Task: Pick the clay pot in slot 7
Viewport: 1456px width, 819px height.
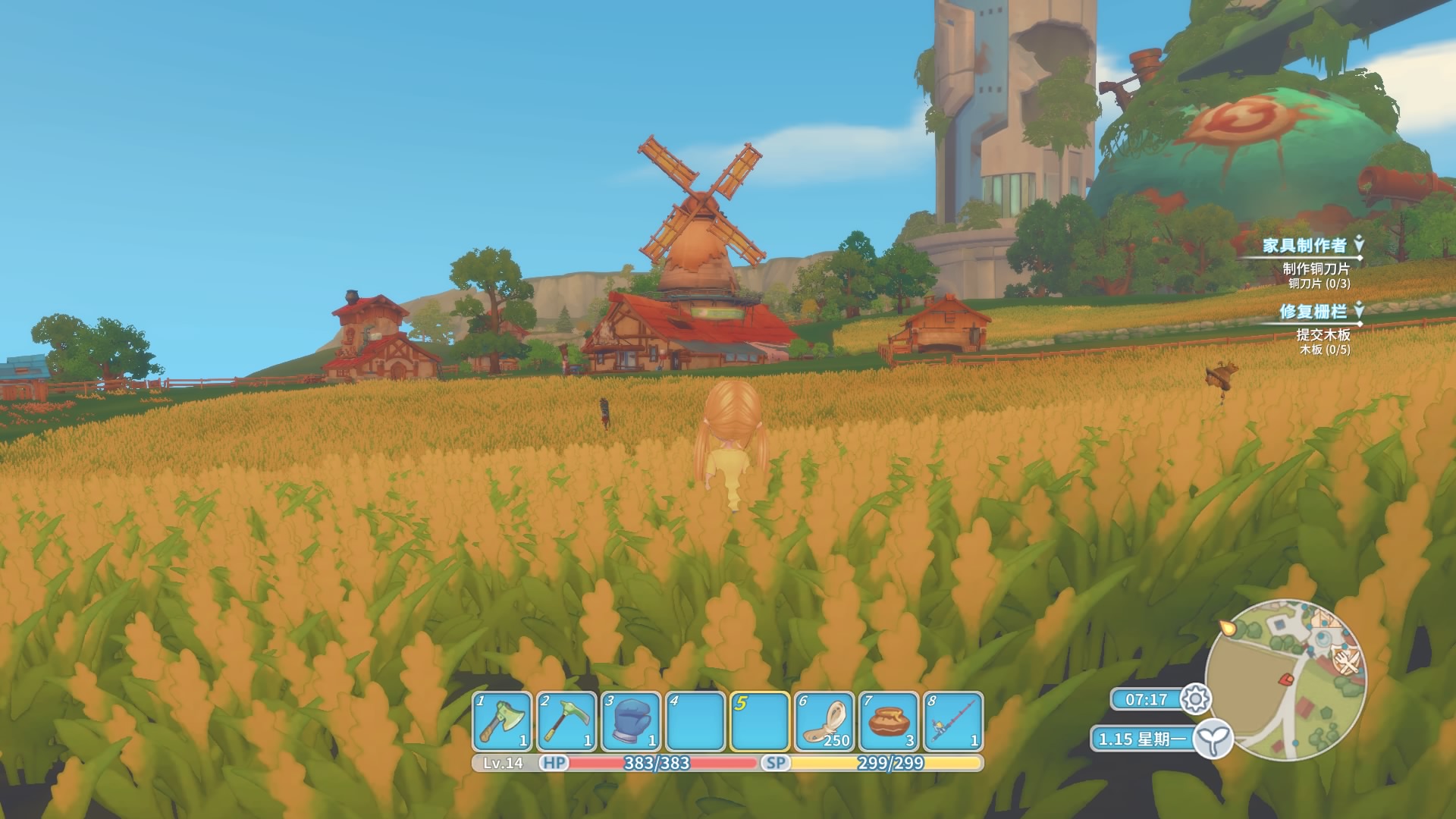Action: coord(888,720)
